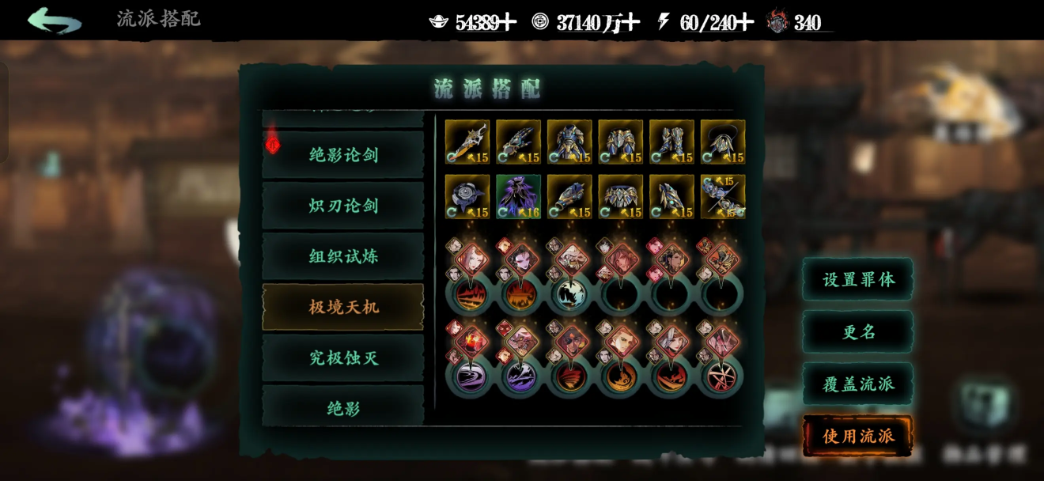Apply build with 使用流派 button
The image size is (1044, 481).
pos(857,436)
